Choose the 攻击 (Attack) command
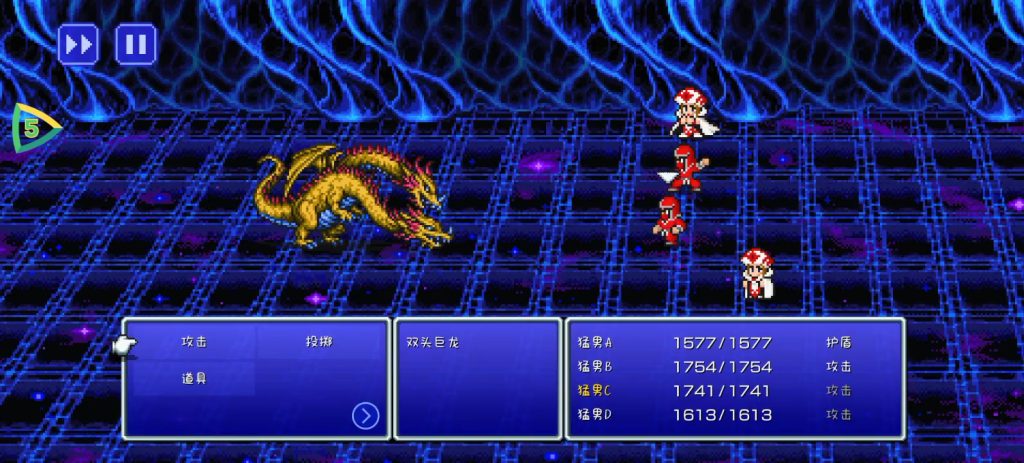The image size is (1024, 463). click(194, 342)
